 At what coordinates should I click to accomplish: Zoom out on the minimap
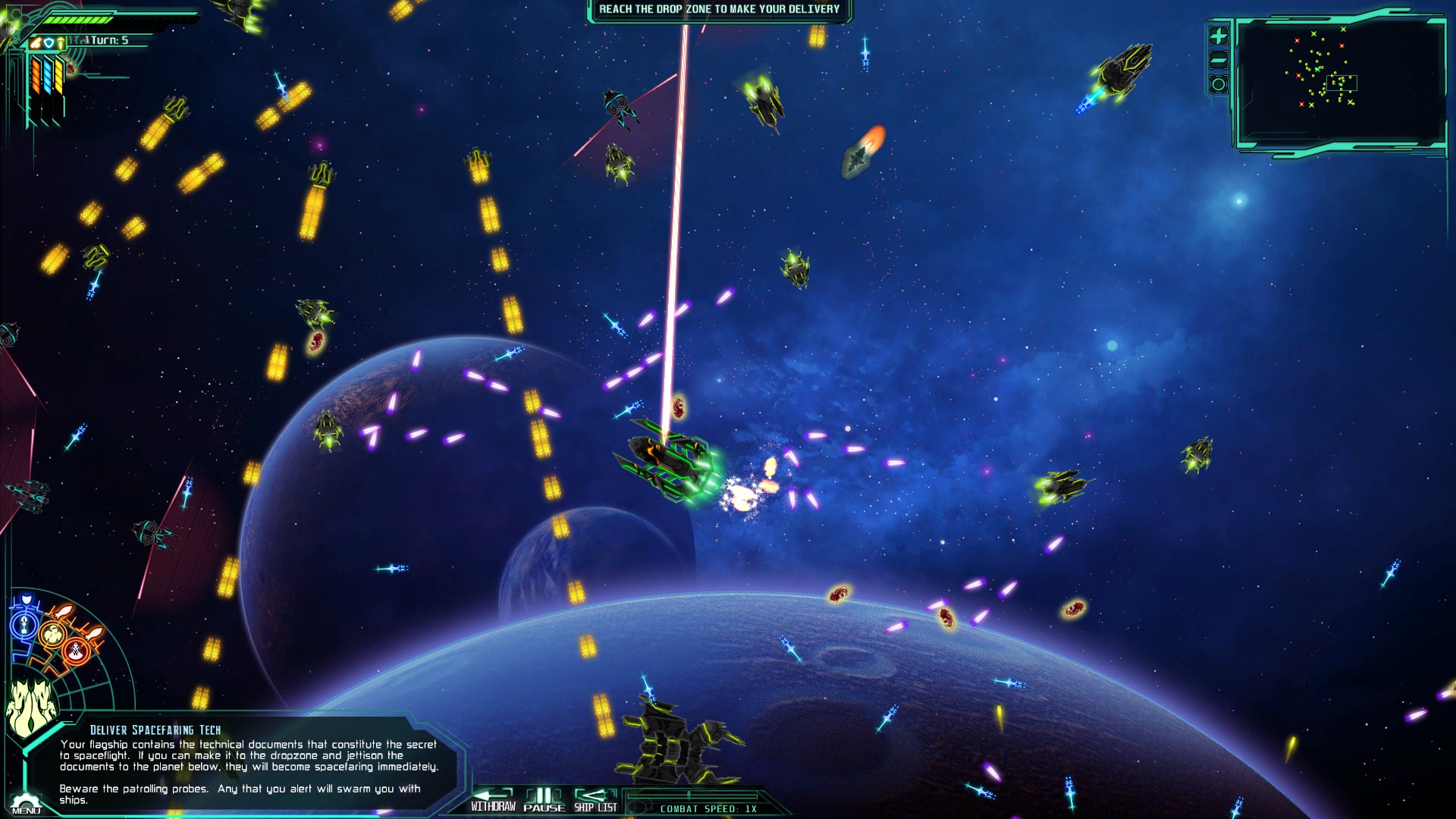coord(1219,59)
